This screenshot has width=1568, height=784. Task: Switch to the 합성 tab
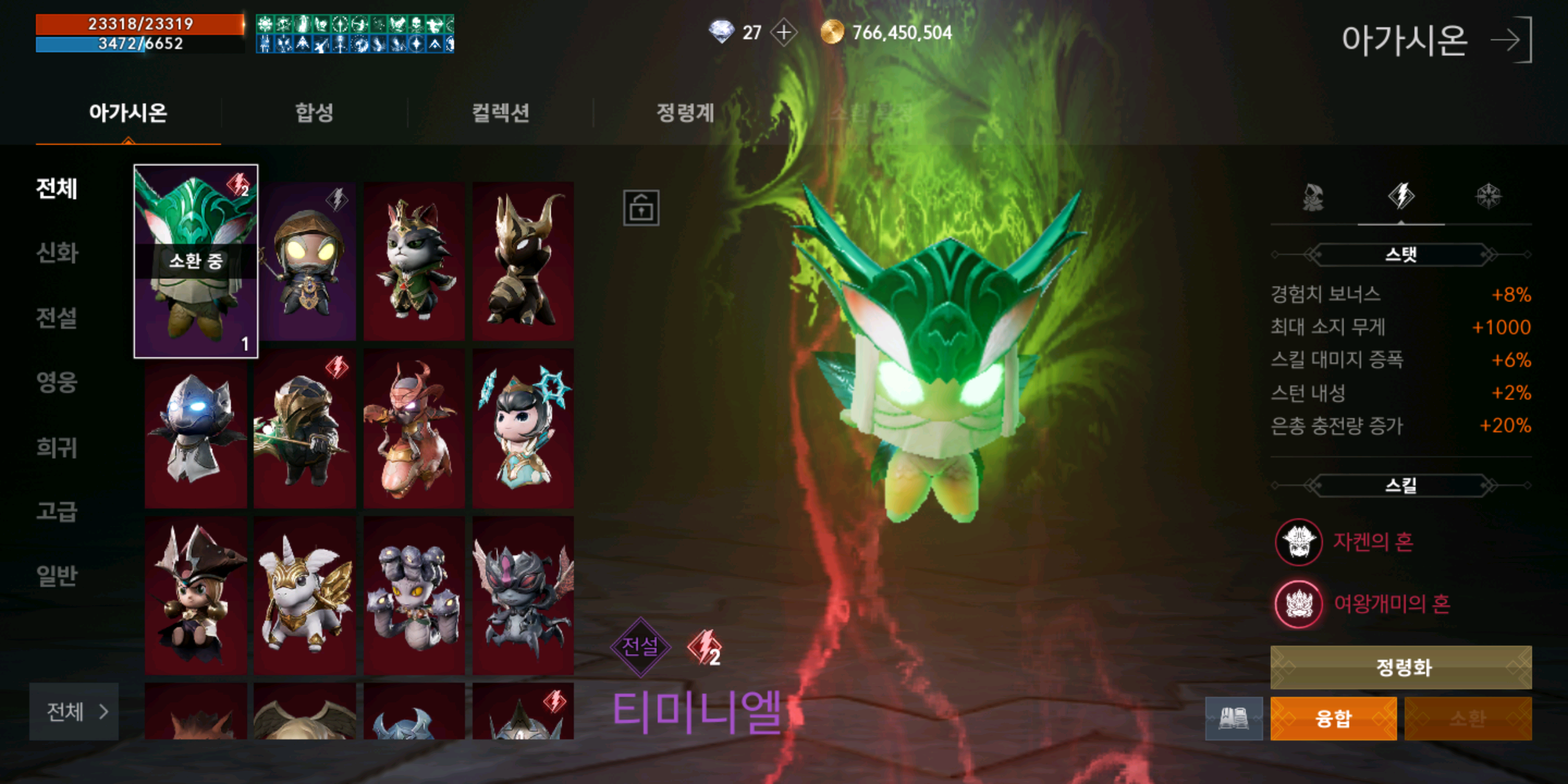[314, 113]
